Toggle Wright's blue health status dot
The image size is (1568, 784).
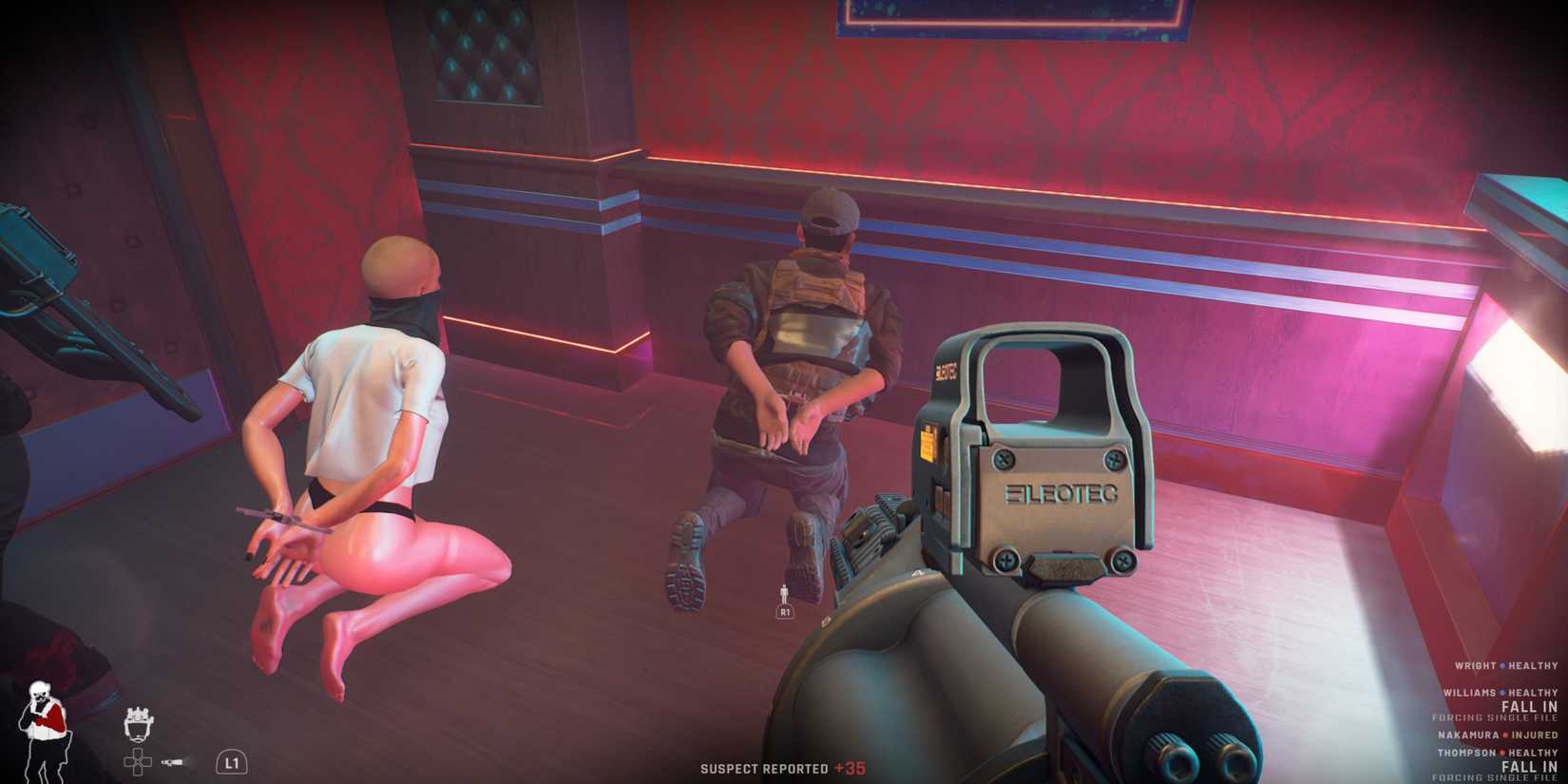[x=1502, y=666]
